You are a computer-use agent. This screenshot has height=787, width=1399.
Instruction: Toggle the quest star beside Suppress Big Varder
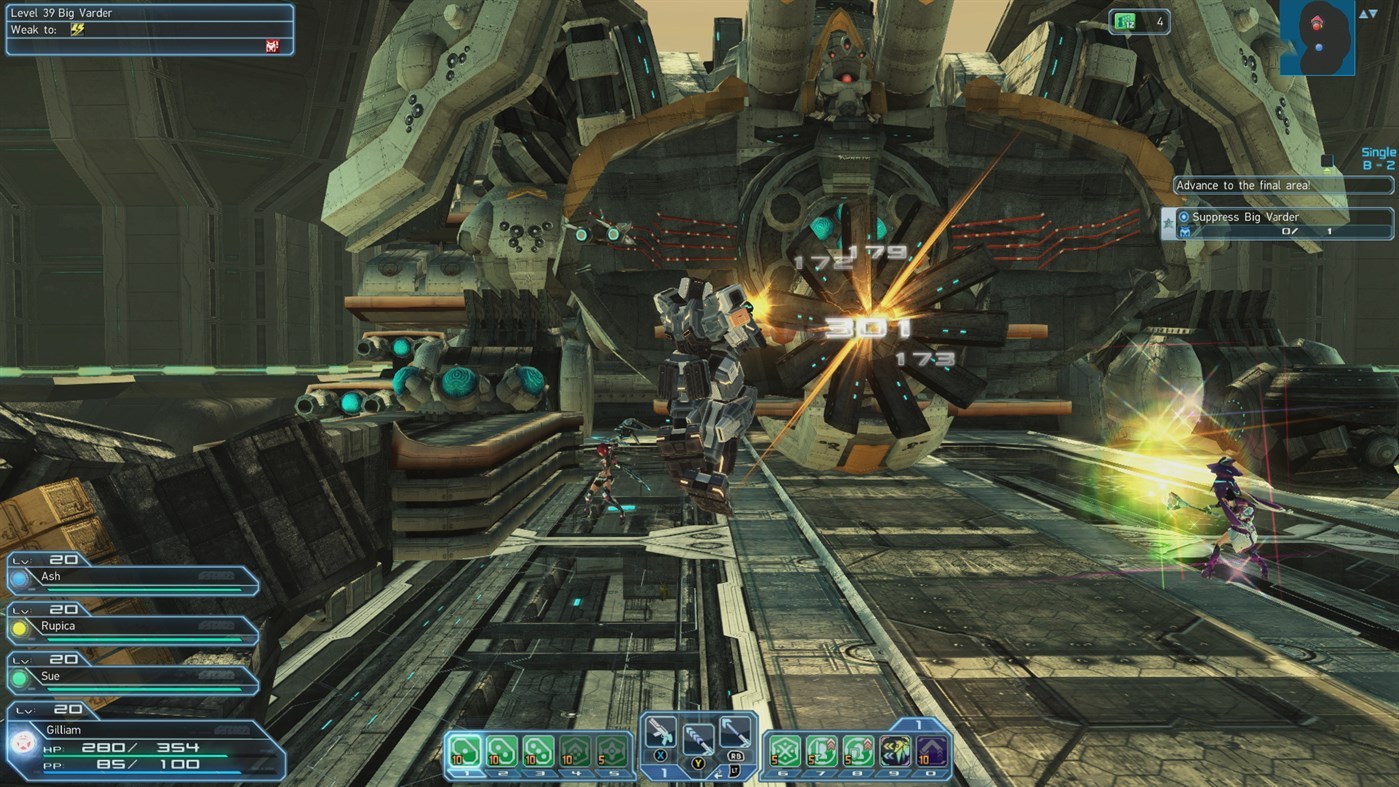(x=1167, y=222)
